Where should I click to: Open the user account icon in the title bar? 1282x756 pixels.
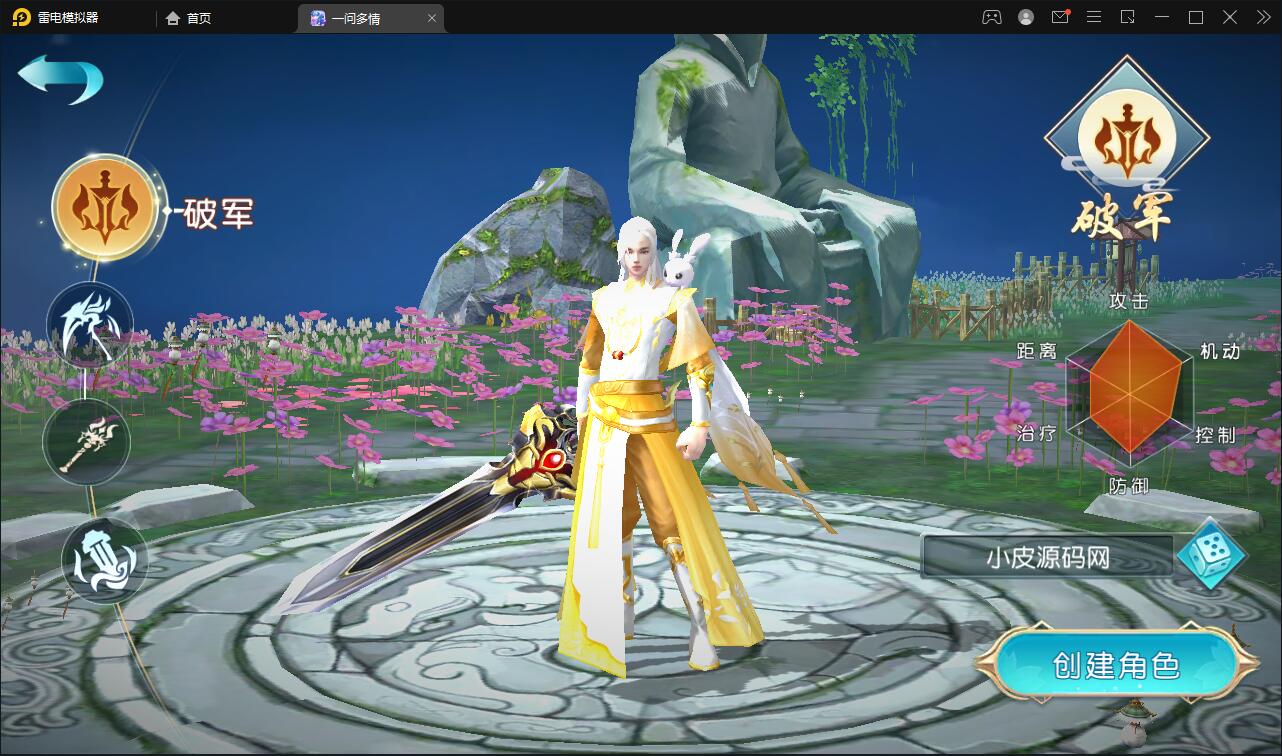pos(1024,17)
